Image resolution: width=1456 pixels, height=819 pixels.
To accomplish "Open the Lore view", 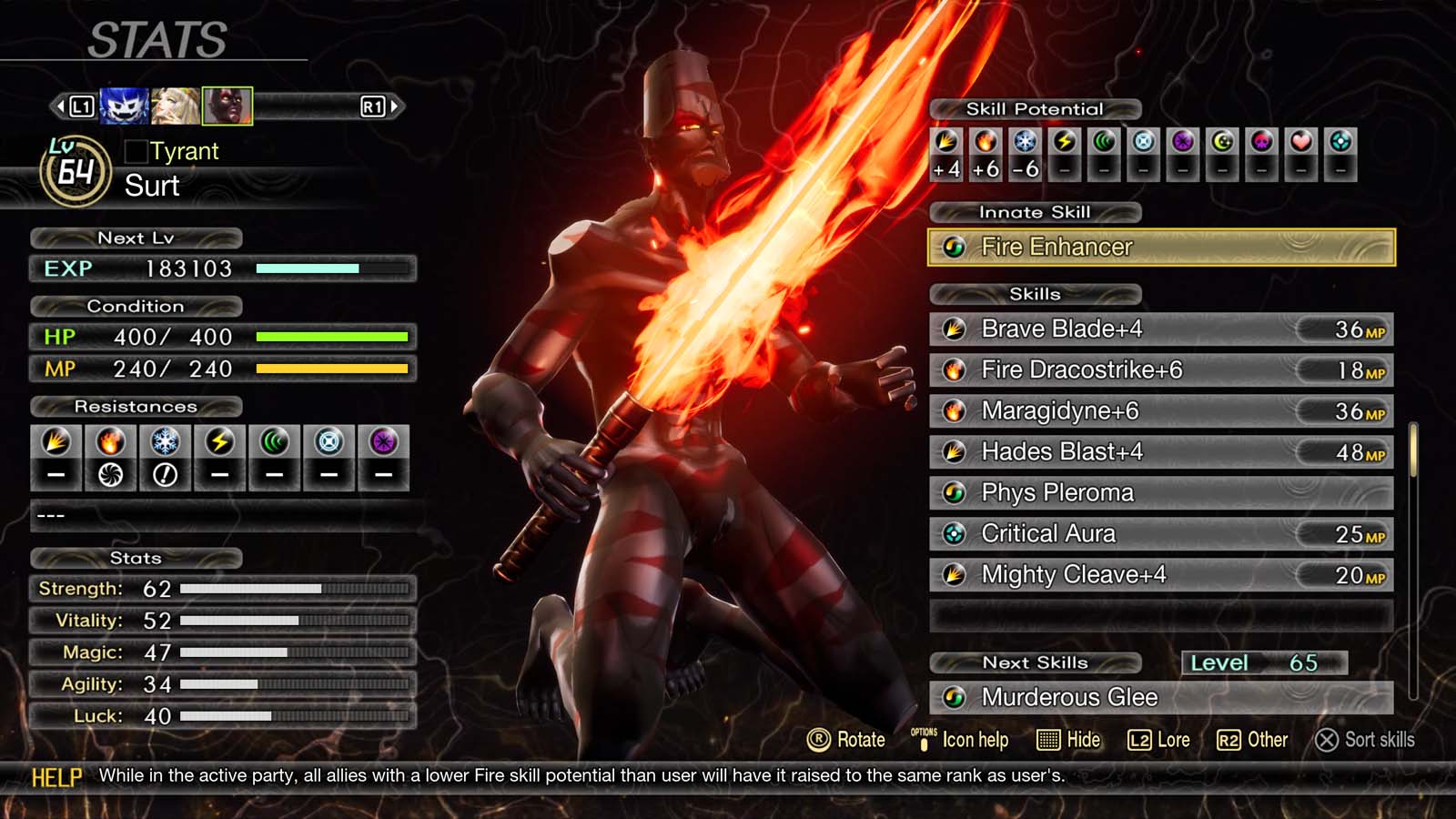I will 1159,740.
